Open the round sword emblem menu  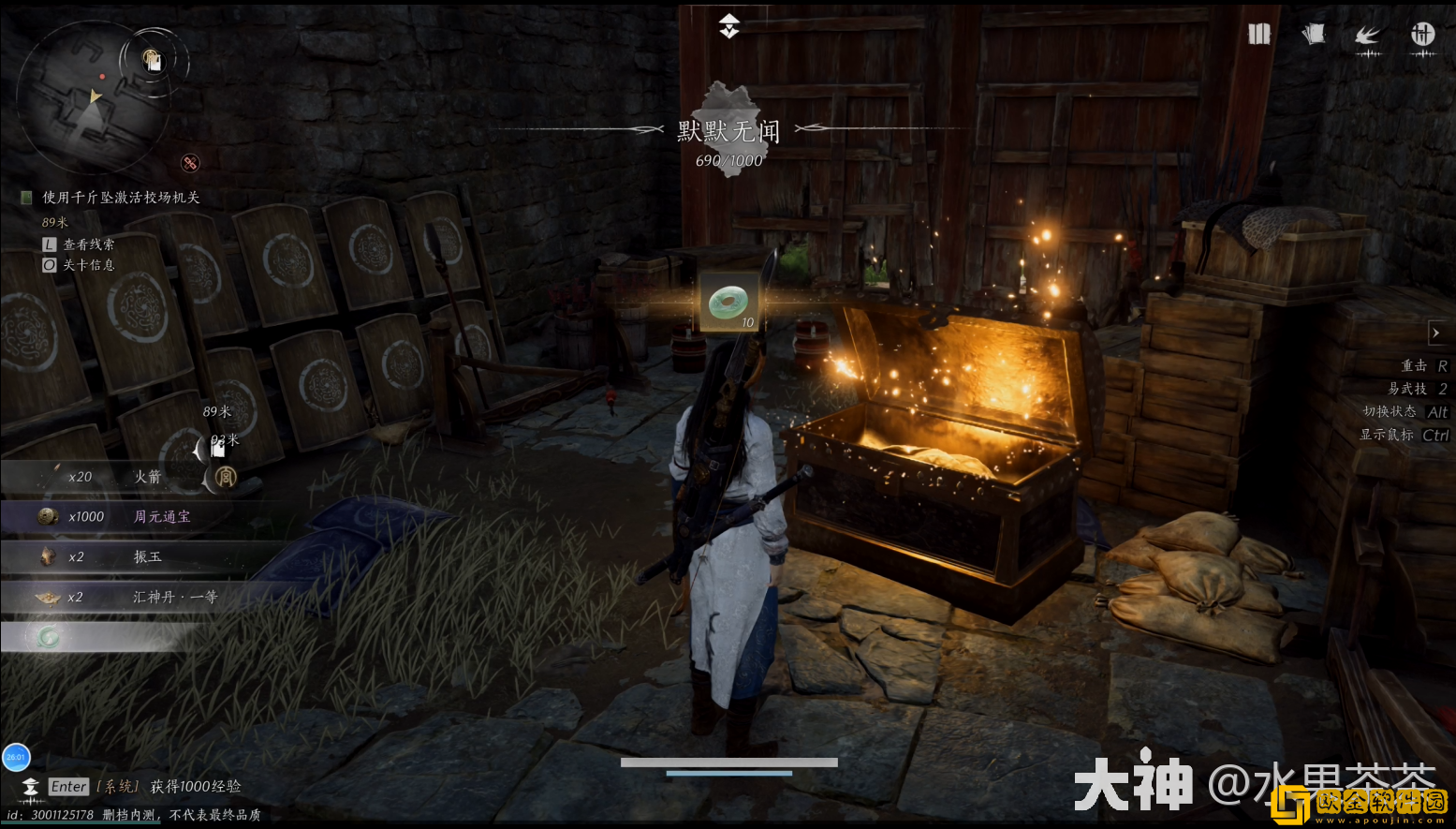(1422, 35)
